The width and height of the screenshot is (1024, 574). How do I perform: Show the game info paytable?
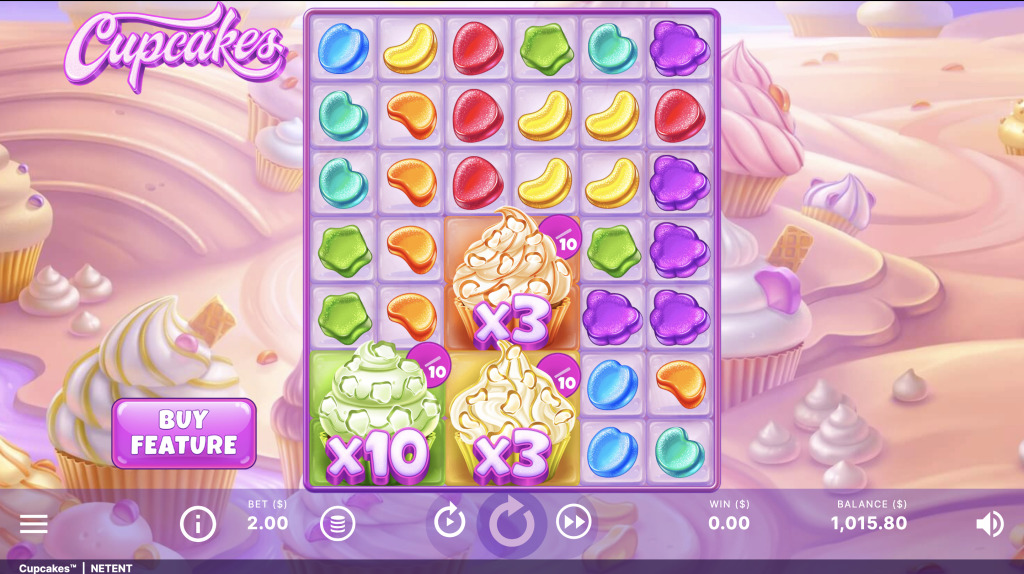click(197, 523)
